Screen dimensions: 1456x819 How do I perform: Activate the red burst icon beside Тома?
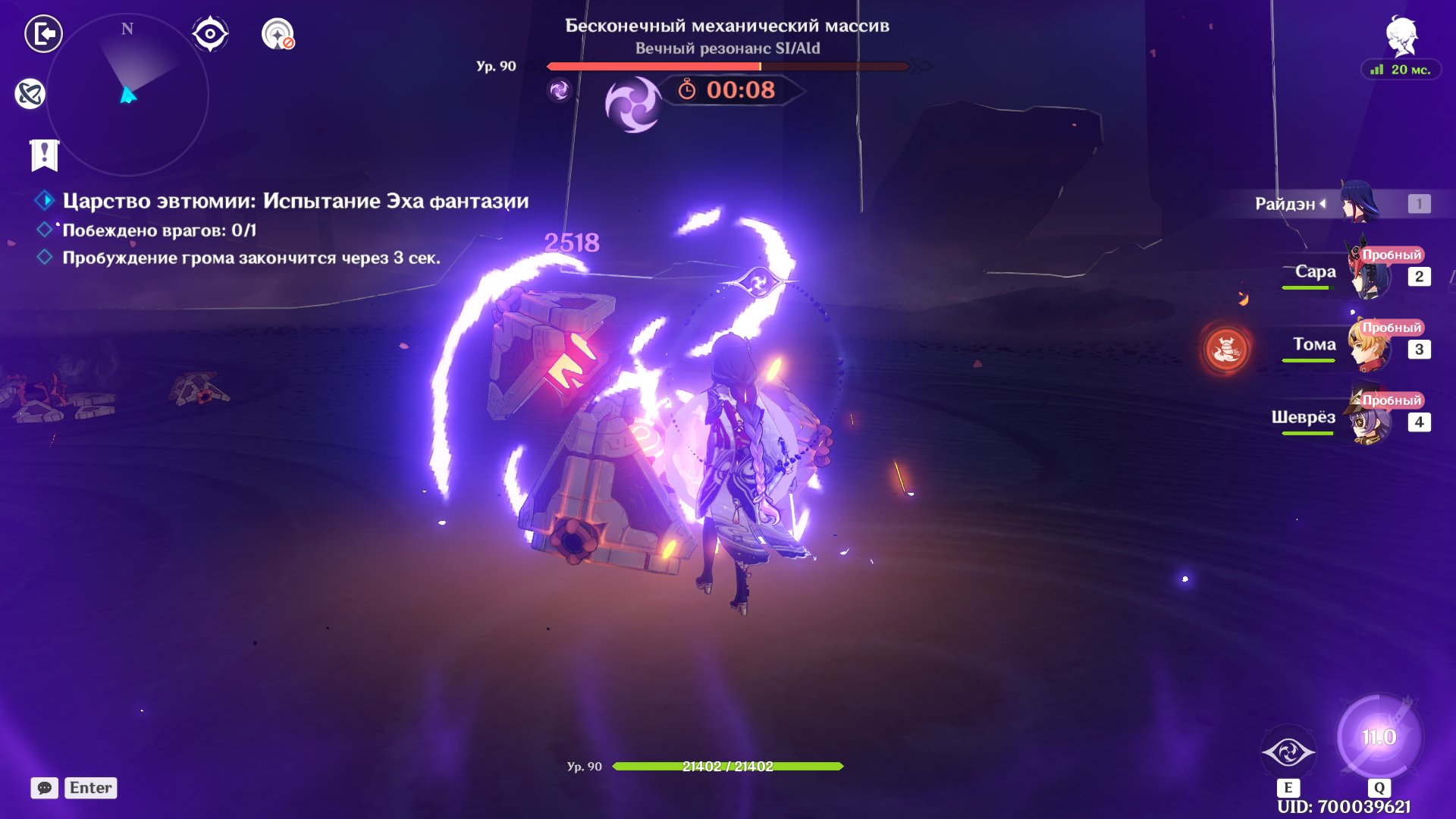[1225, 350]
